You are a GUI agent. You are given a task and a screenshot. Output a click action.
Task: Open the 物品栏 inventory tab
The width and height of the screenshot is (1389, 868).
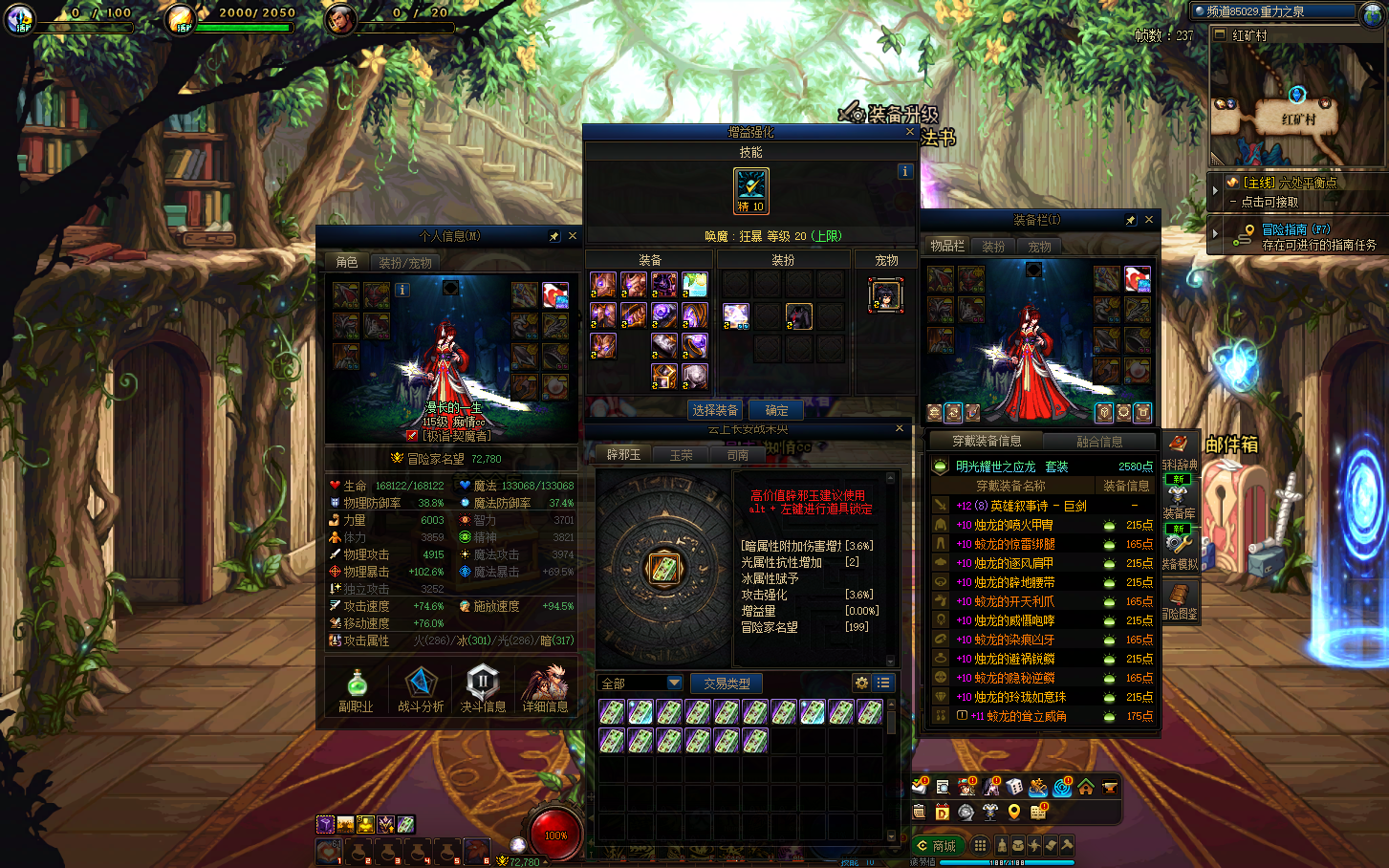947,246
